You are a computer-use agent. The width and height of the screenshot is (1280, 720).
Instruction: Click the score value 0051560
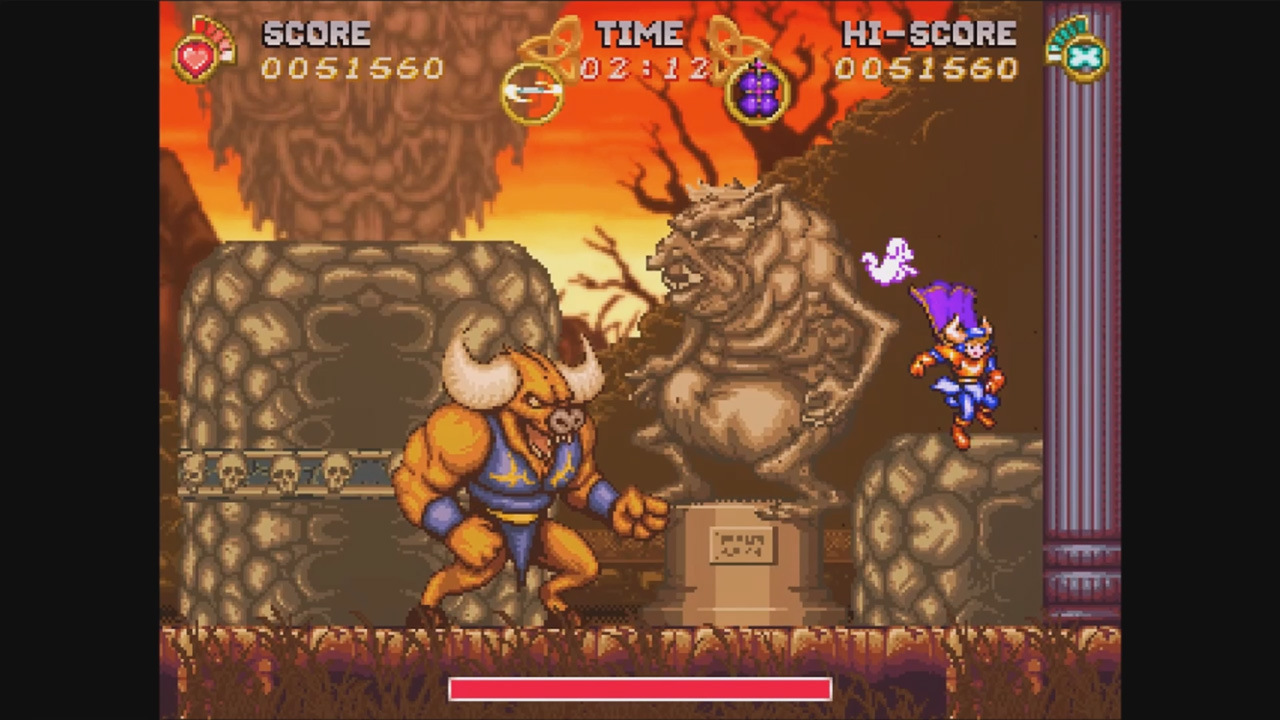point(352,70)
